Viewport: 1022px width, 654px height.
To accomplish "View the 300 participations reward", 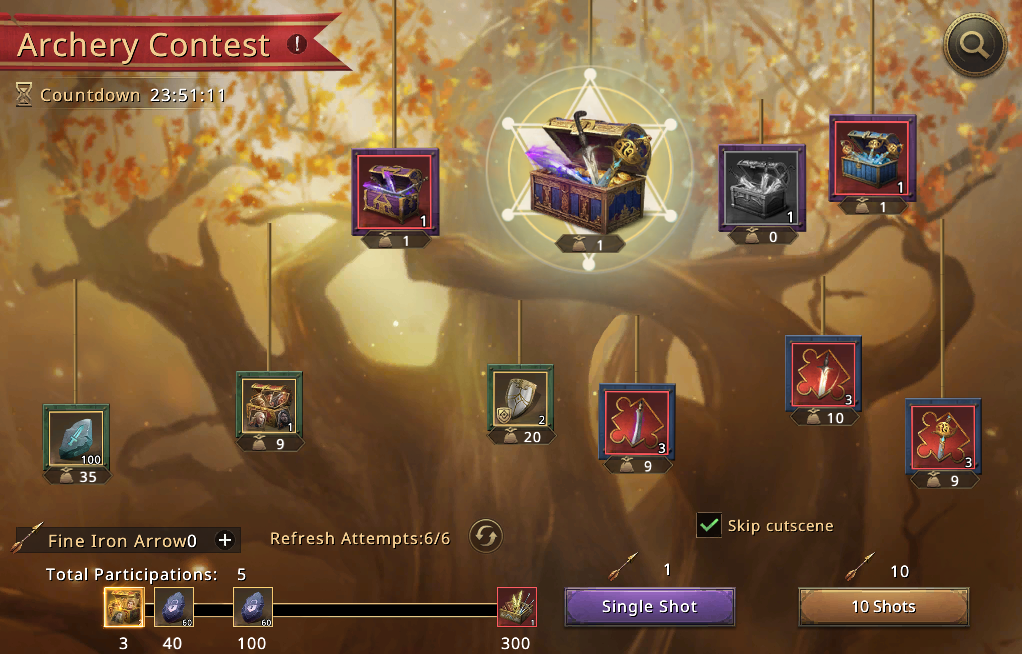I will pyautogui.click(x=517, y=607).
